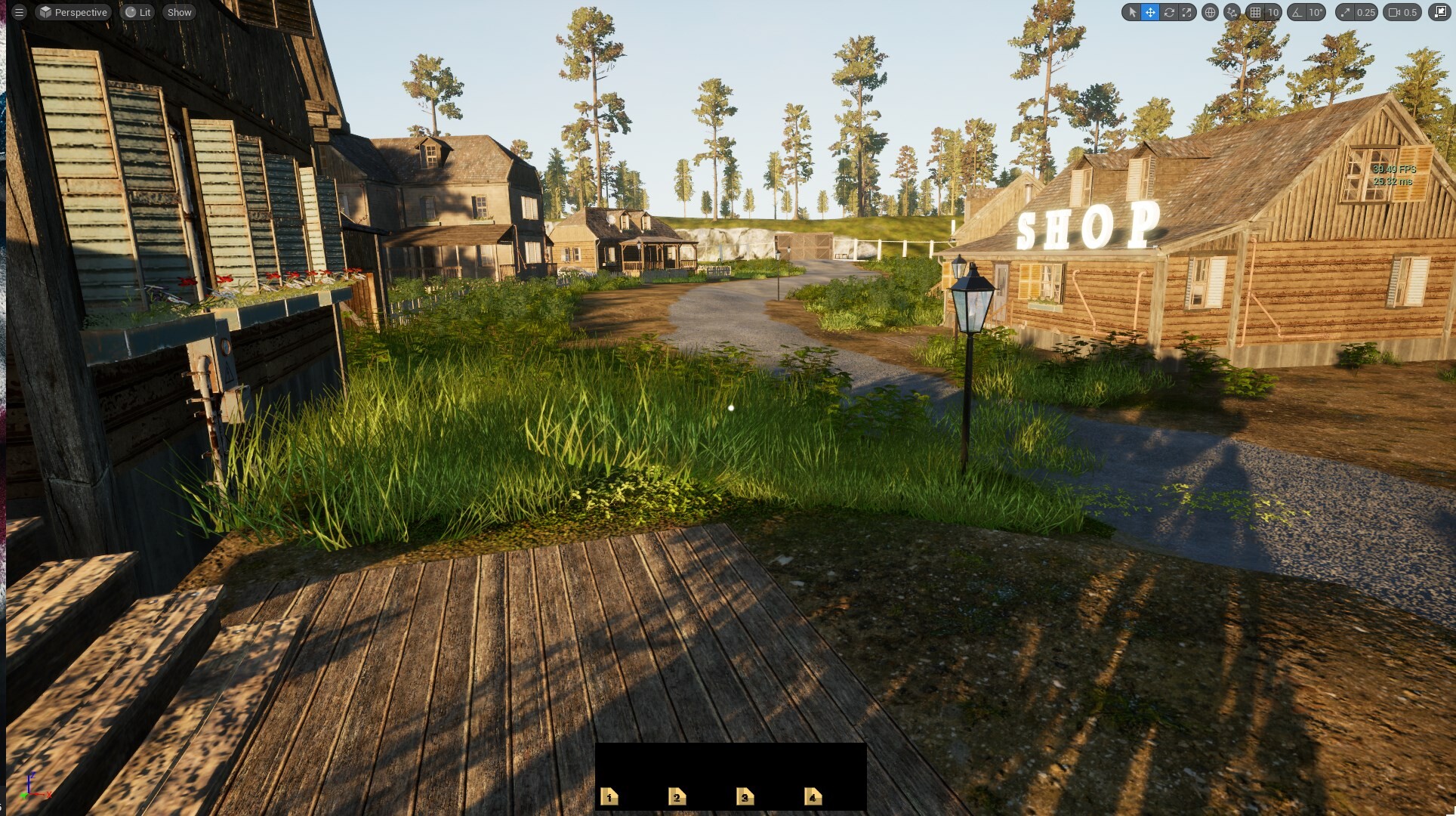Switch to the Rotate tool

click(1169, 12)
